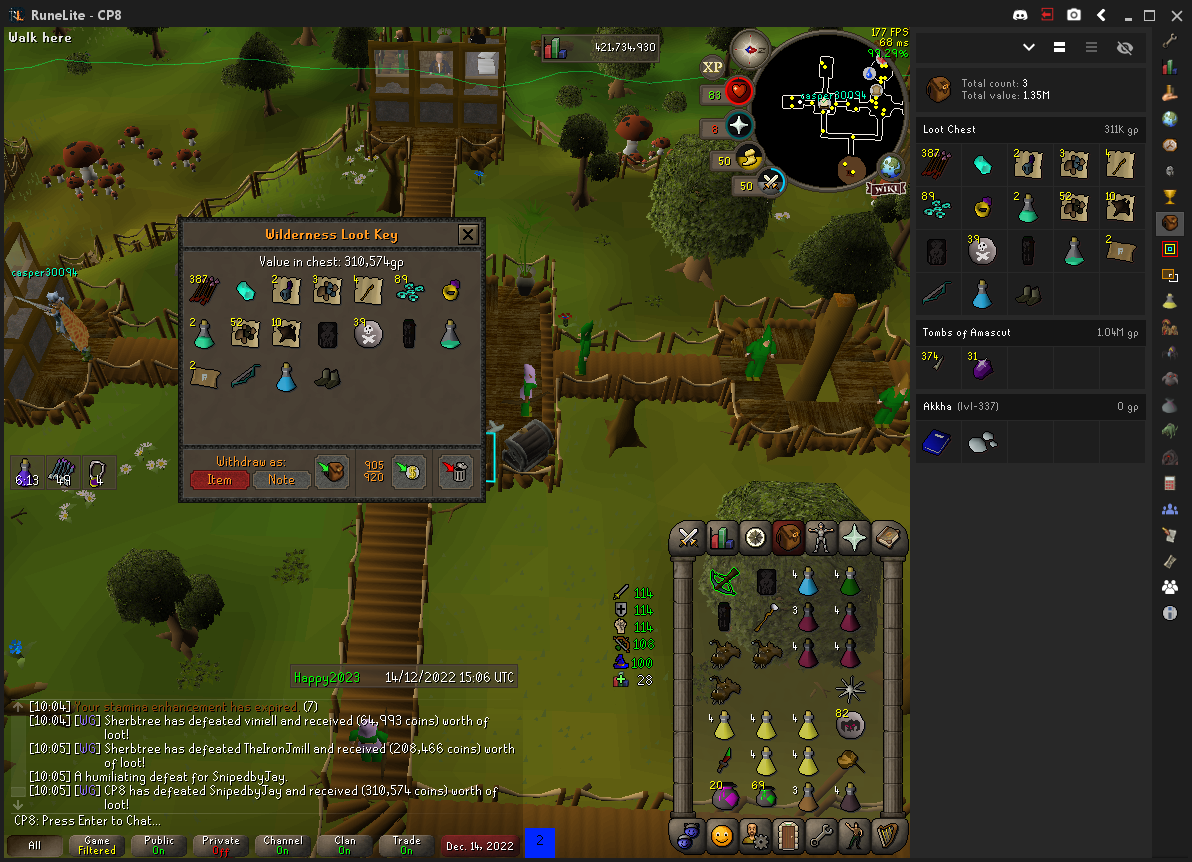Take the skull-marked coin stack of 39
1192x862 pixels.
coord(368,334)
